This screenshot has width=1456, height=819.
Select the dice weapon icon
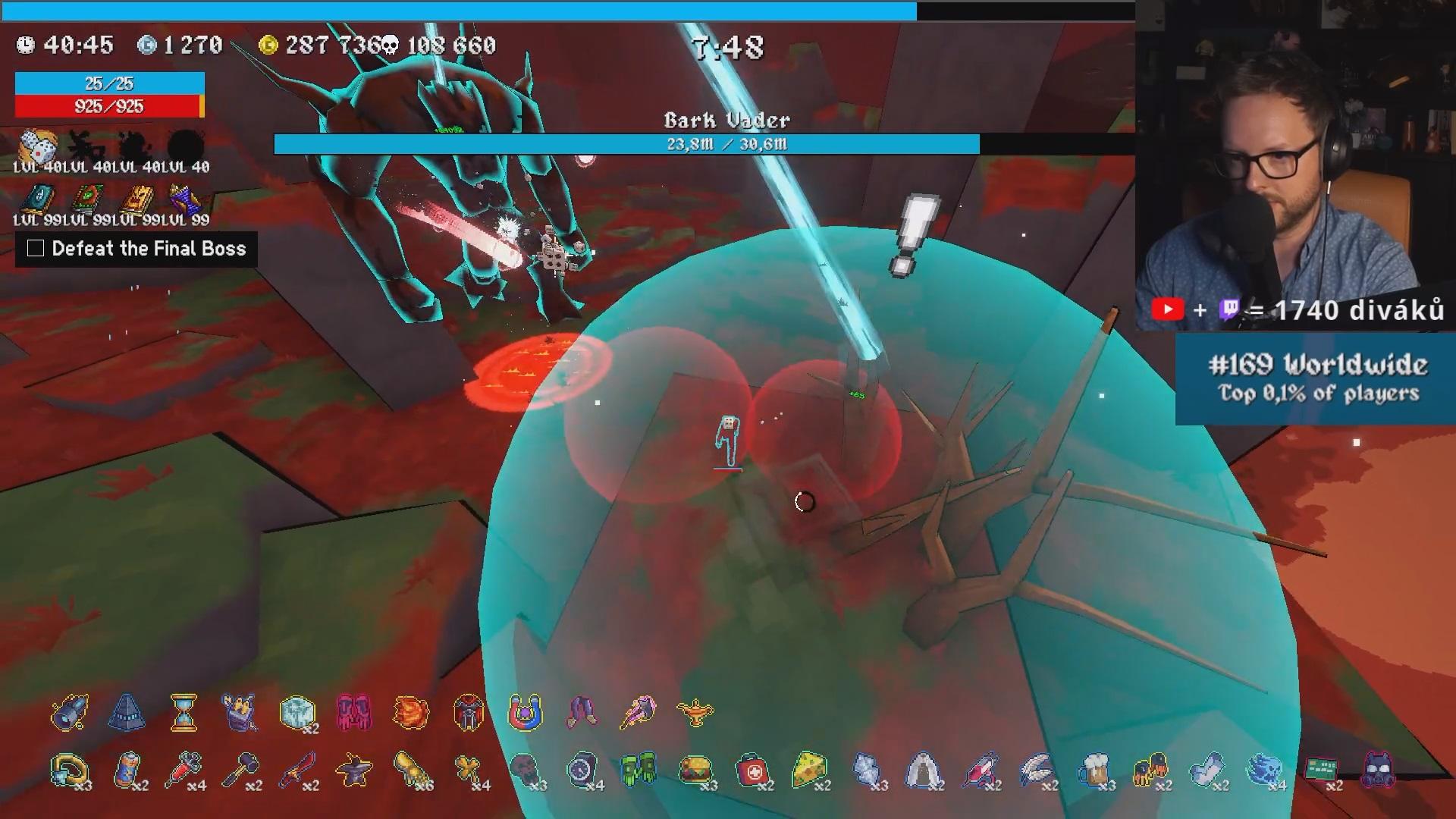click(x=36, y=145)
